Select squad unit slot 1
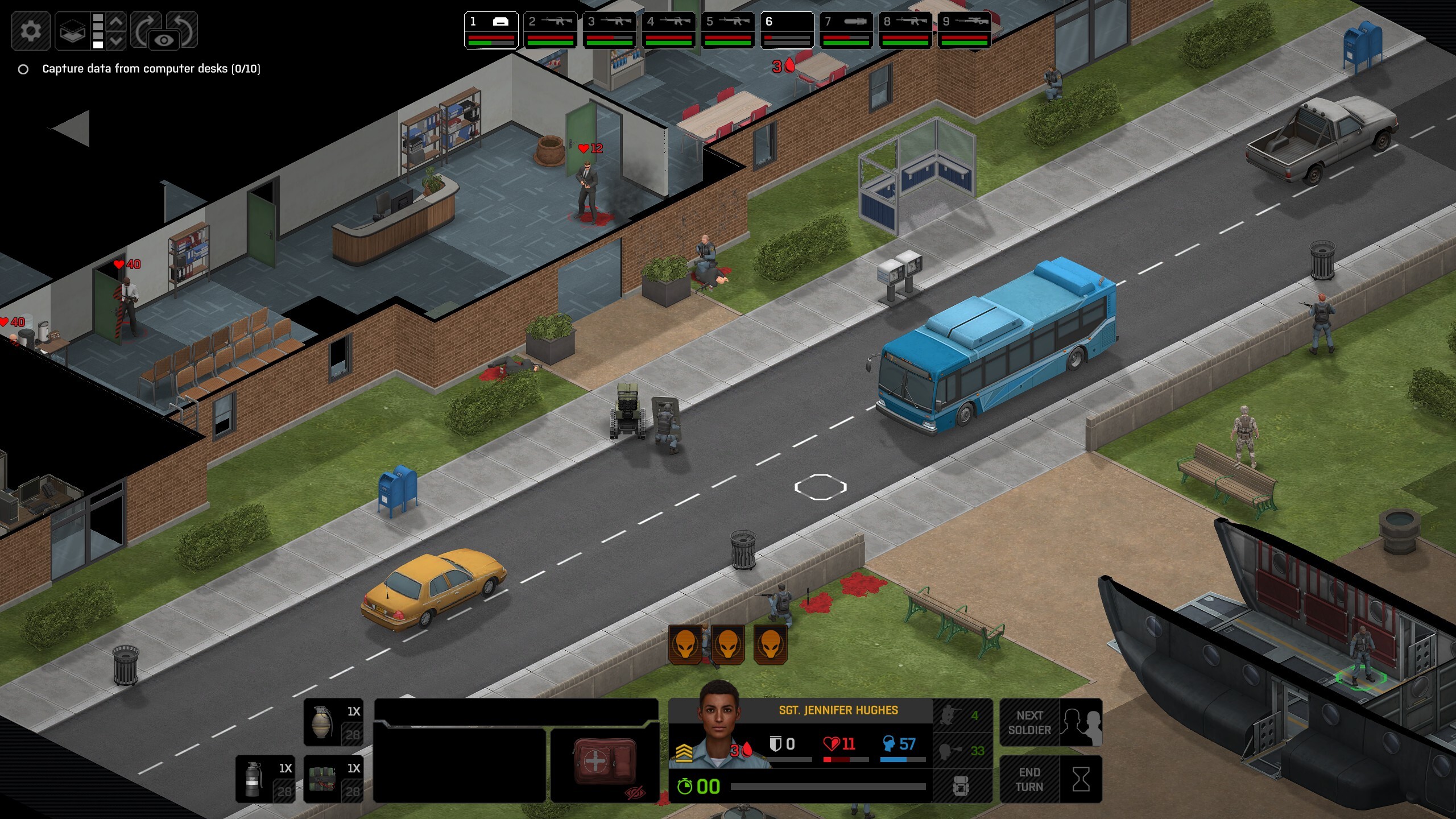The image size is (1456, 819). pos(491,30)
